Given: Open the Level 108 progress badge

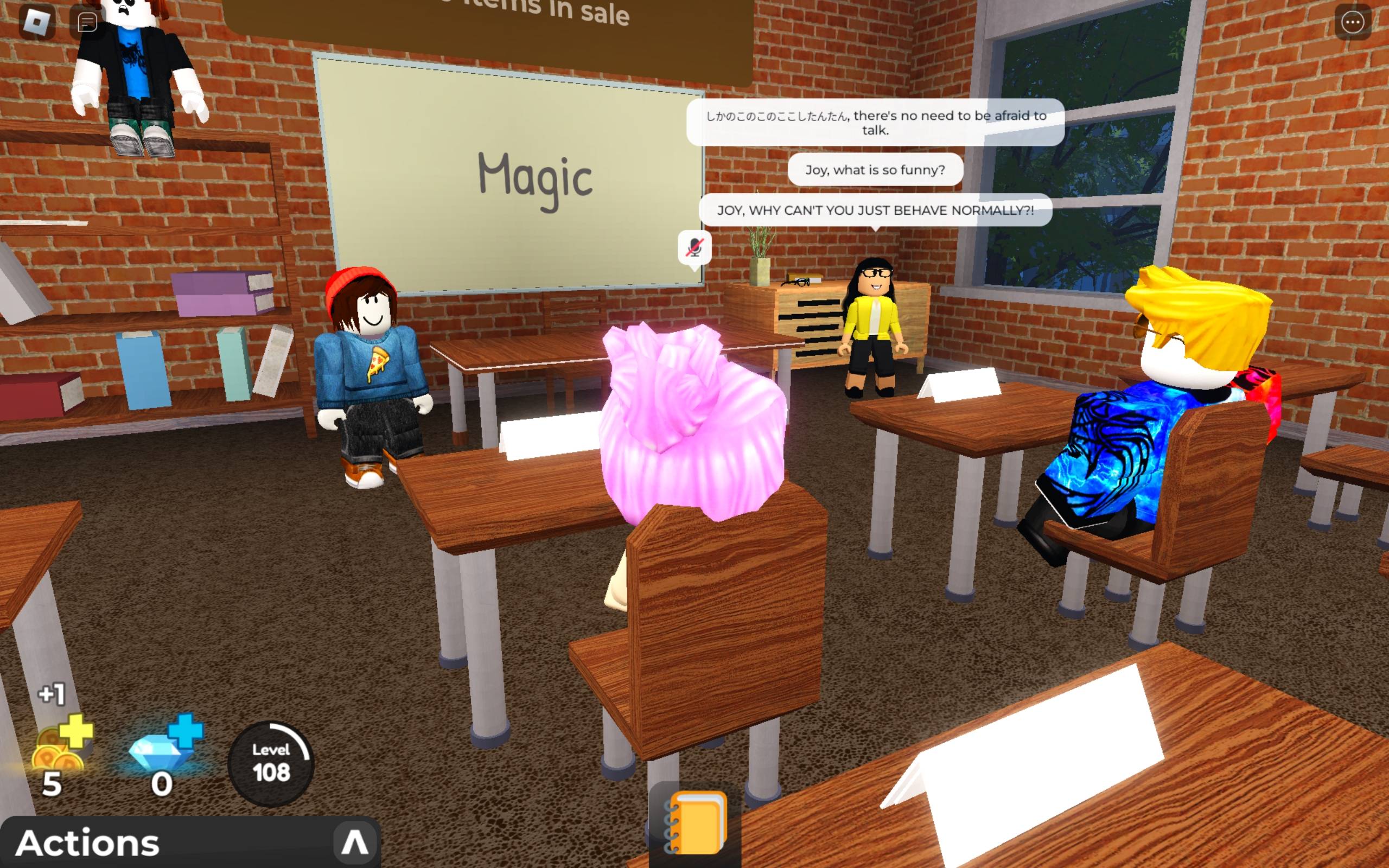Looking at the screenshot, I should [271, 763].
